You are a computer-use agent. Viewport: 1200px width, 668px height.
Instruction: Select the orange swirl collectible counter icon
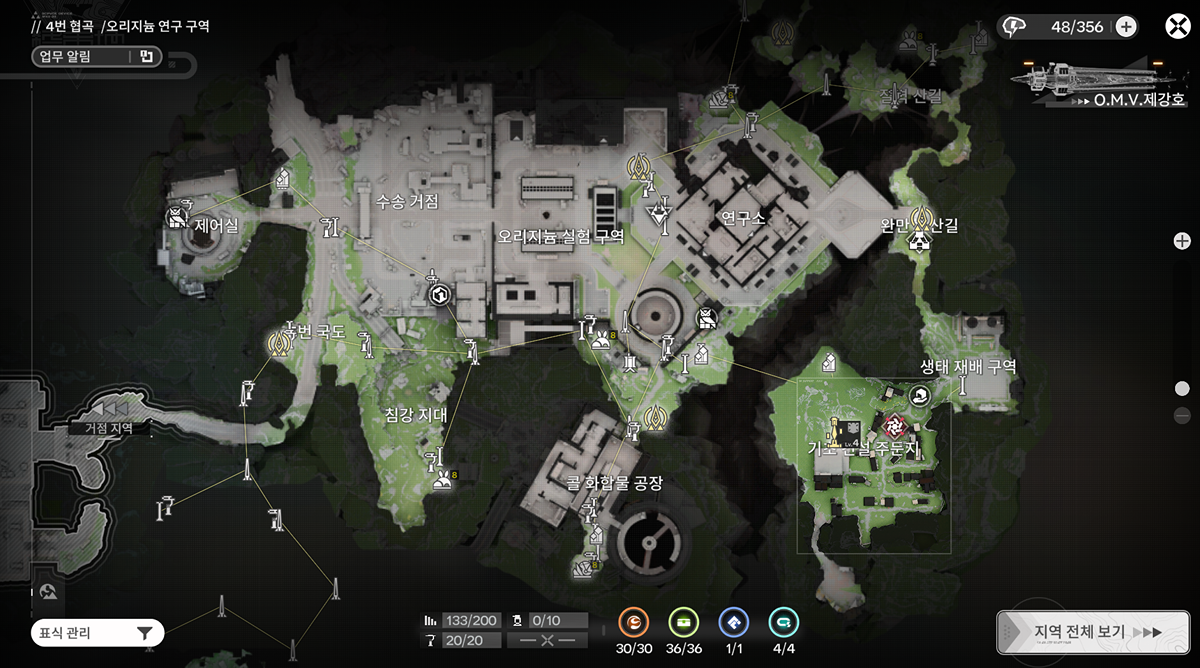634,623
